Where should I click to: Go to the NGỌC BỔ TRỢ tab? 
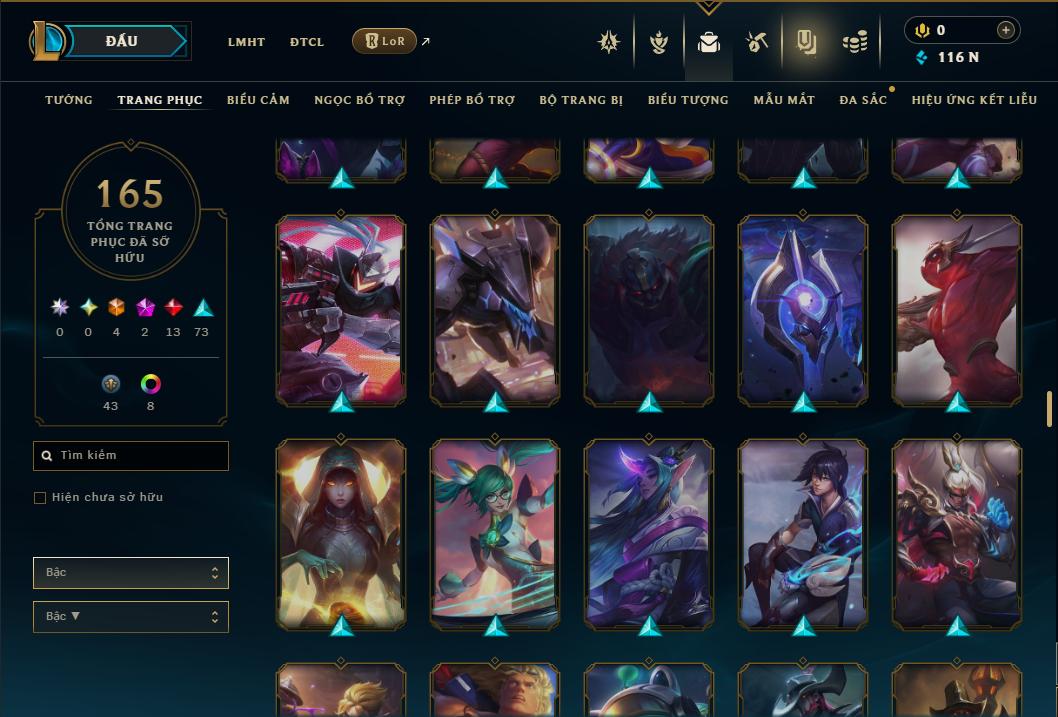click(x=359, y=100)
